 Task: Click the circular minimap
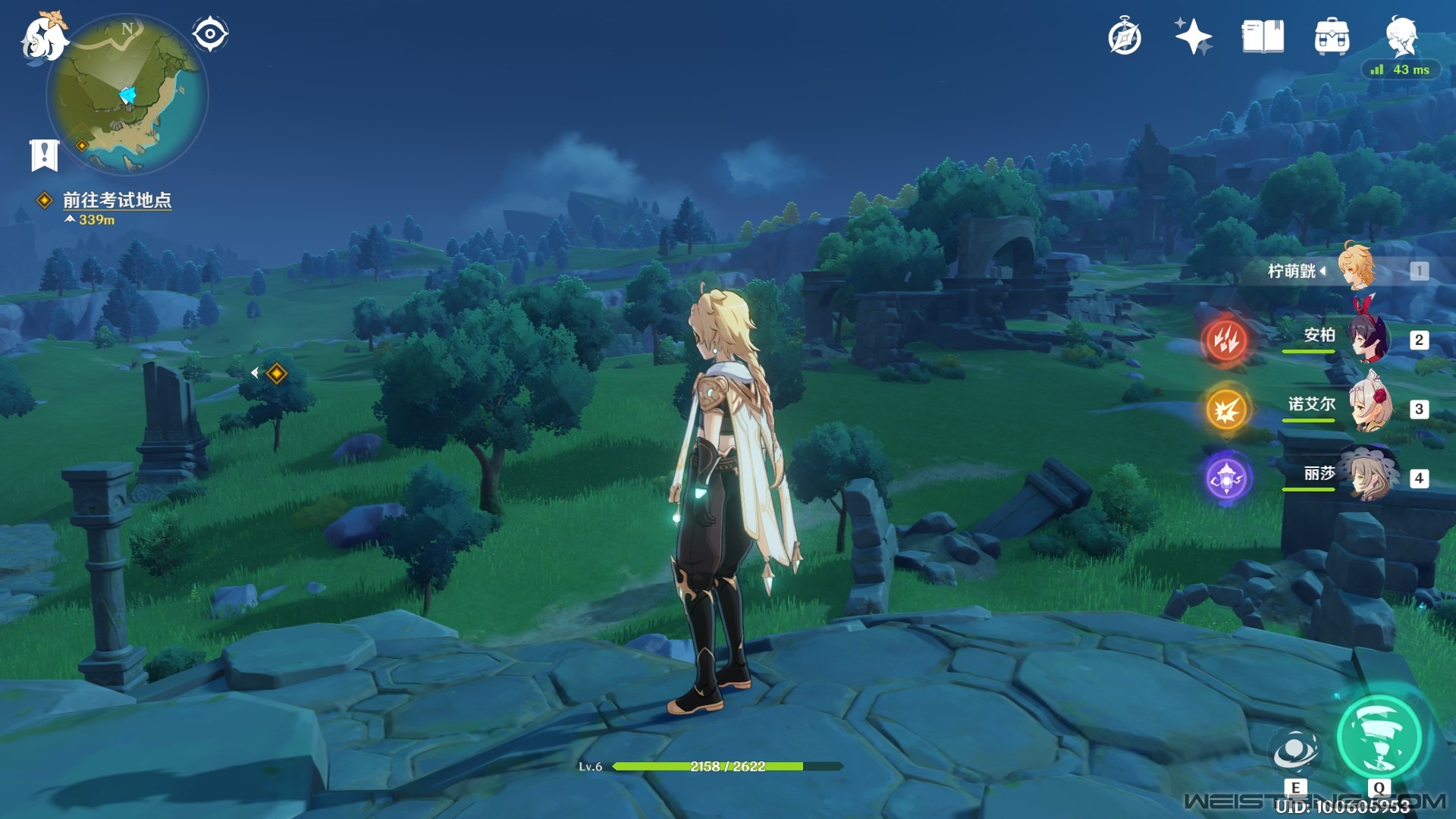point(127,96)
